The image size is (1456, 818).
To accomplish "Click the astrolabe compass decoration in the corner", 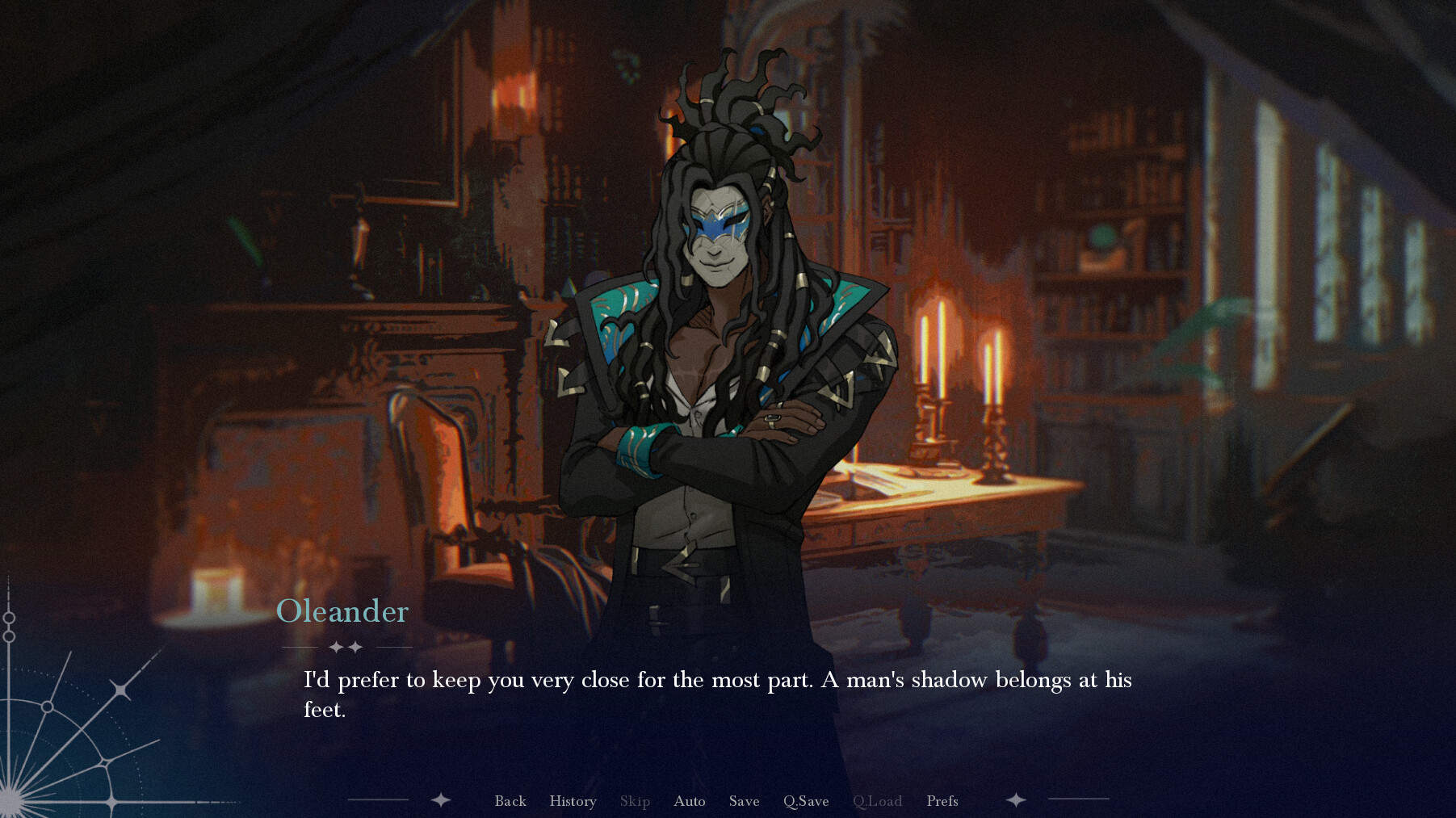I will click(57, 727).
